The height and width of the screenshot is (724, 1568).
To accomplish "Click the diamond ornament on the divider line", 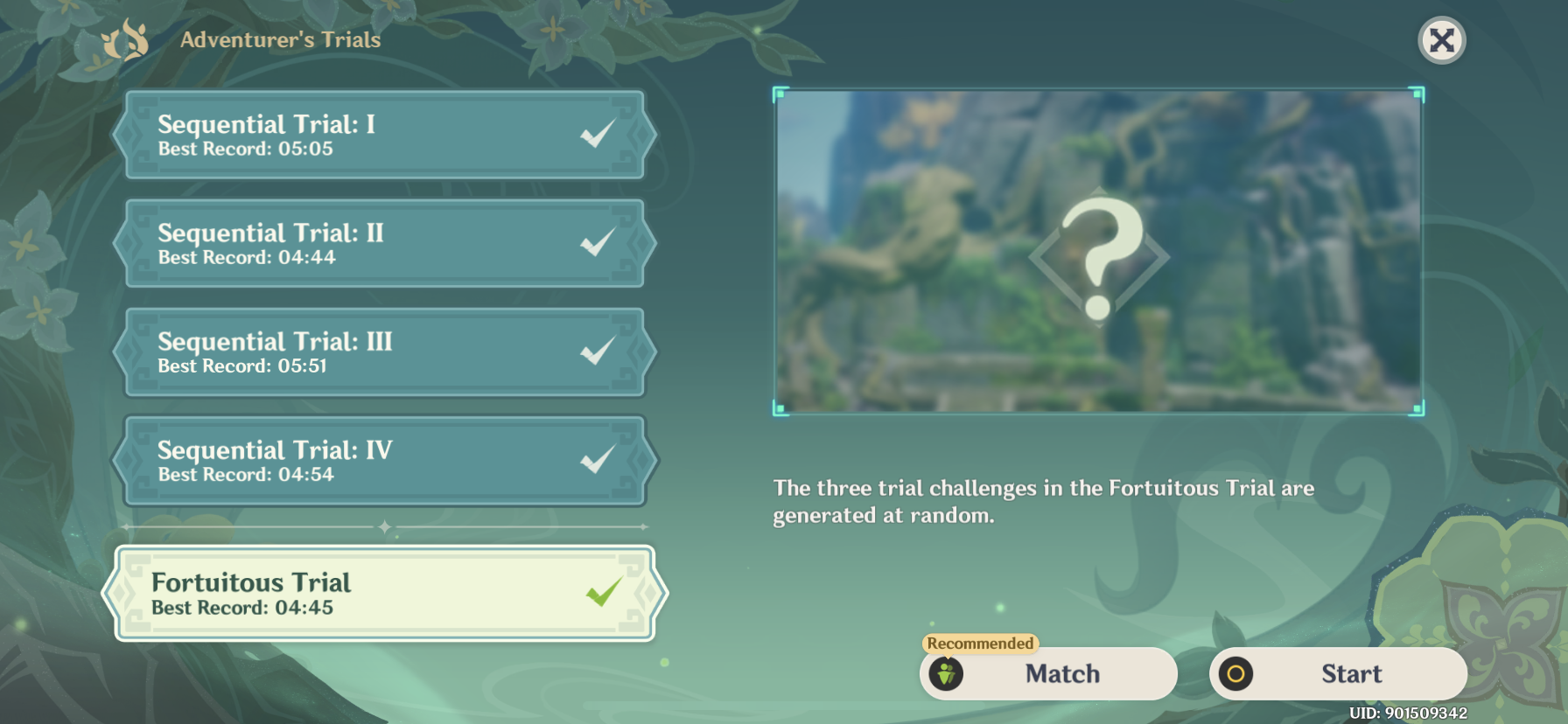I will pyautogui.click(x=384, y=527).
